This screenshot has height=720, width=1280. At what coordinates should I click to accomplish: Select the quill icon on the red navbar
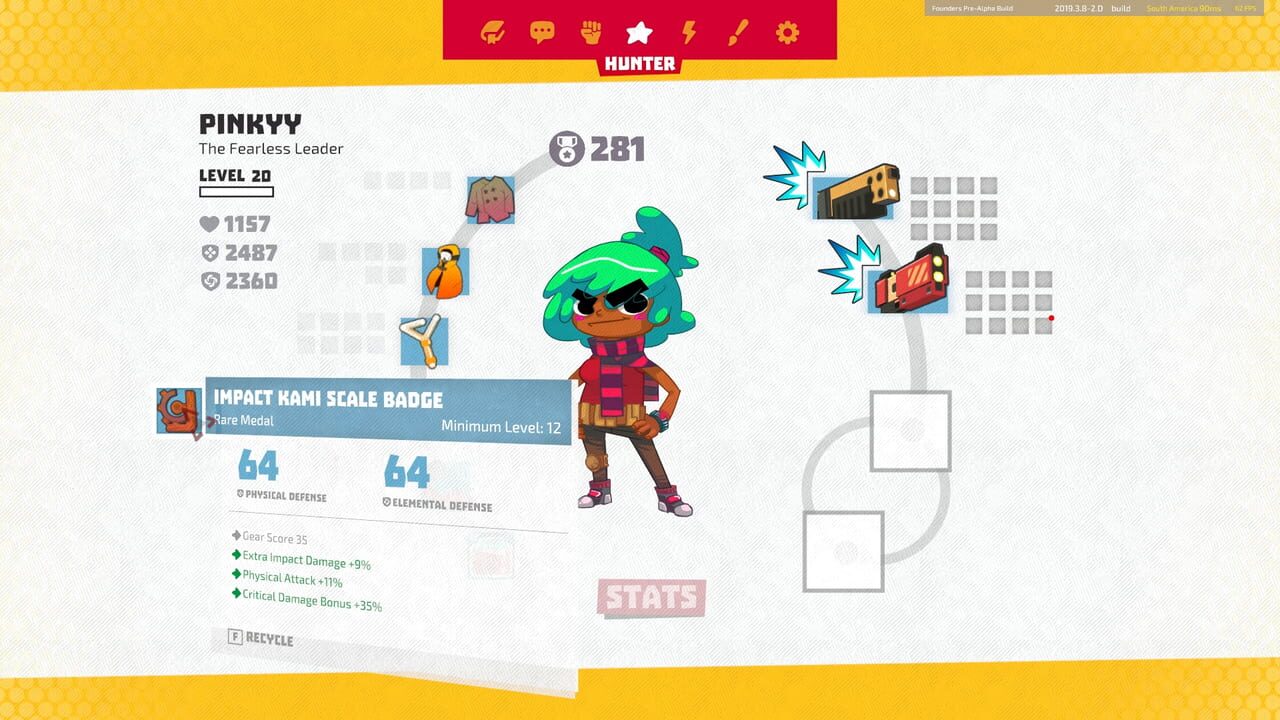click(495, 31)
